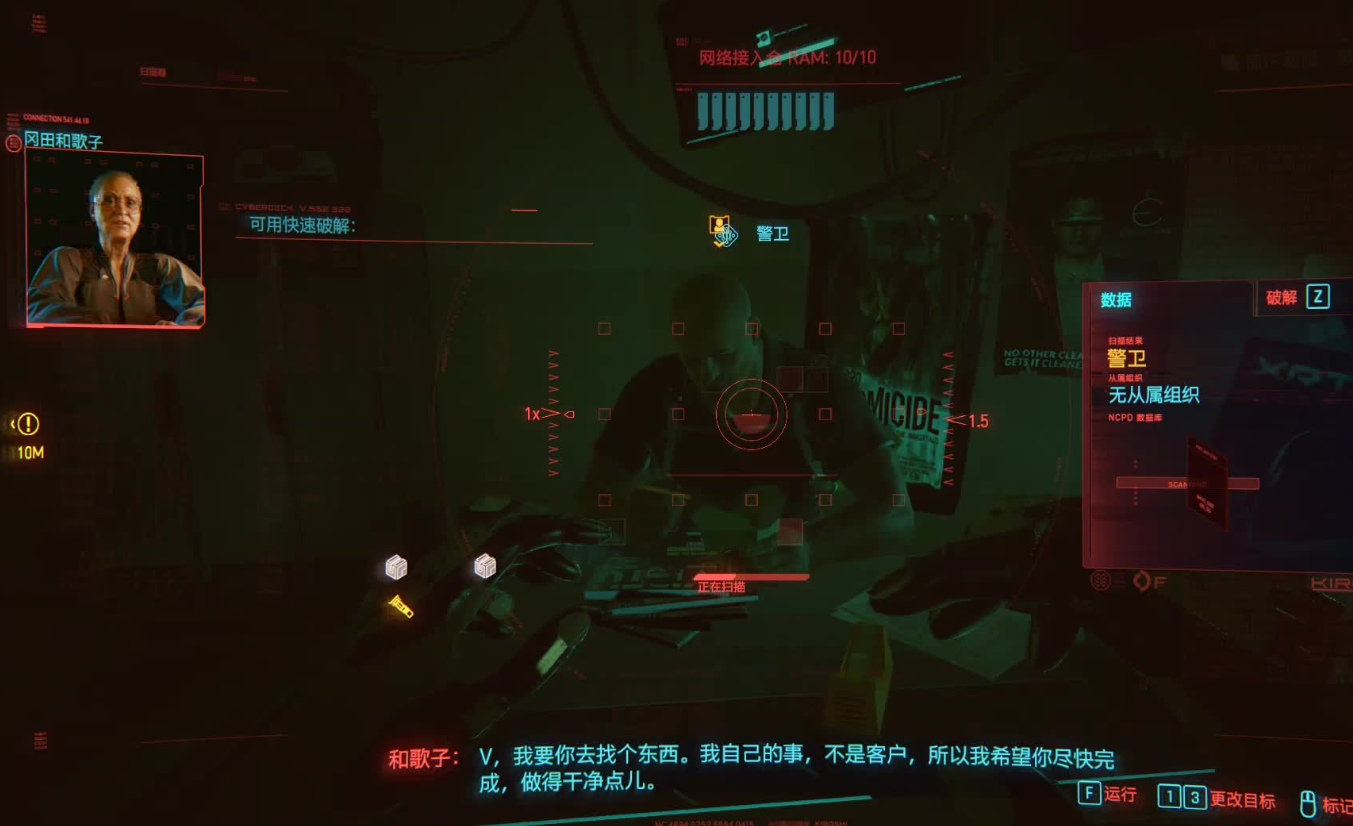Viewport: 1353px width, 826px height.
Task: Click the yellow weapon pickup icon
Action: click(401, 606)
